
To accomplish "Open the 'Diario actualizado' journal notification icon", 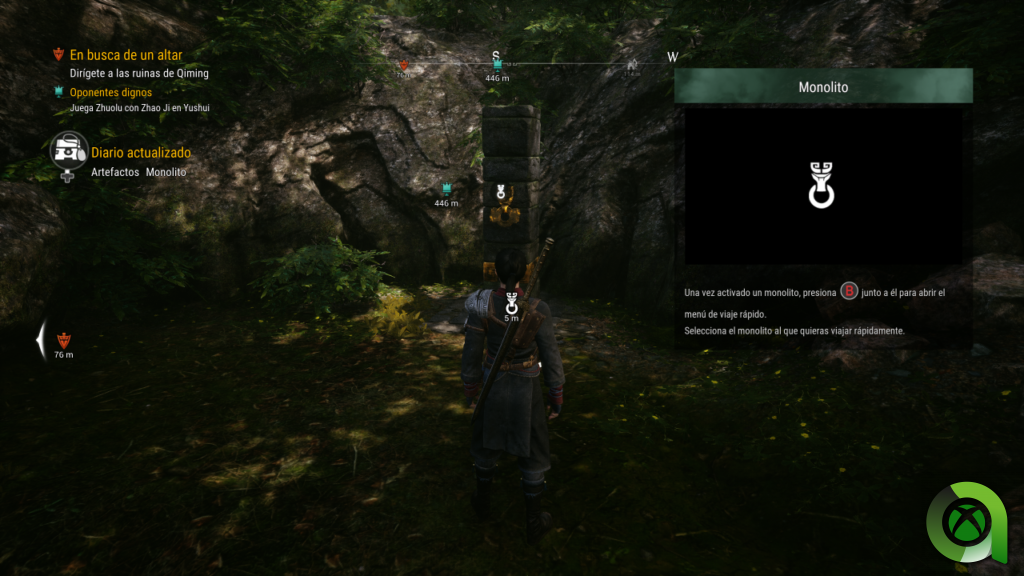I will pos(69,152).
